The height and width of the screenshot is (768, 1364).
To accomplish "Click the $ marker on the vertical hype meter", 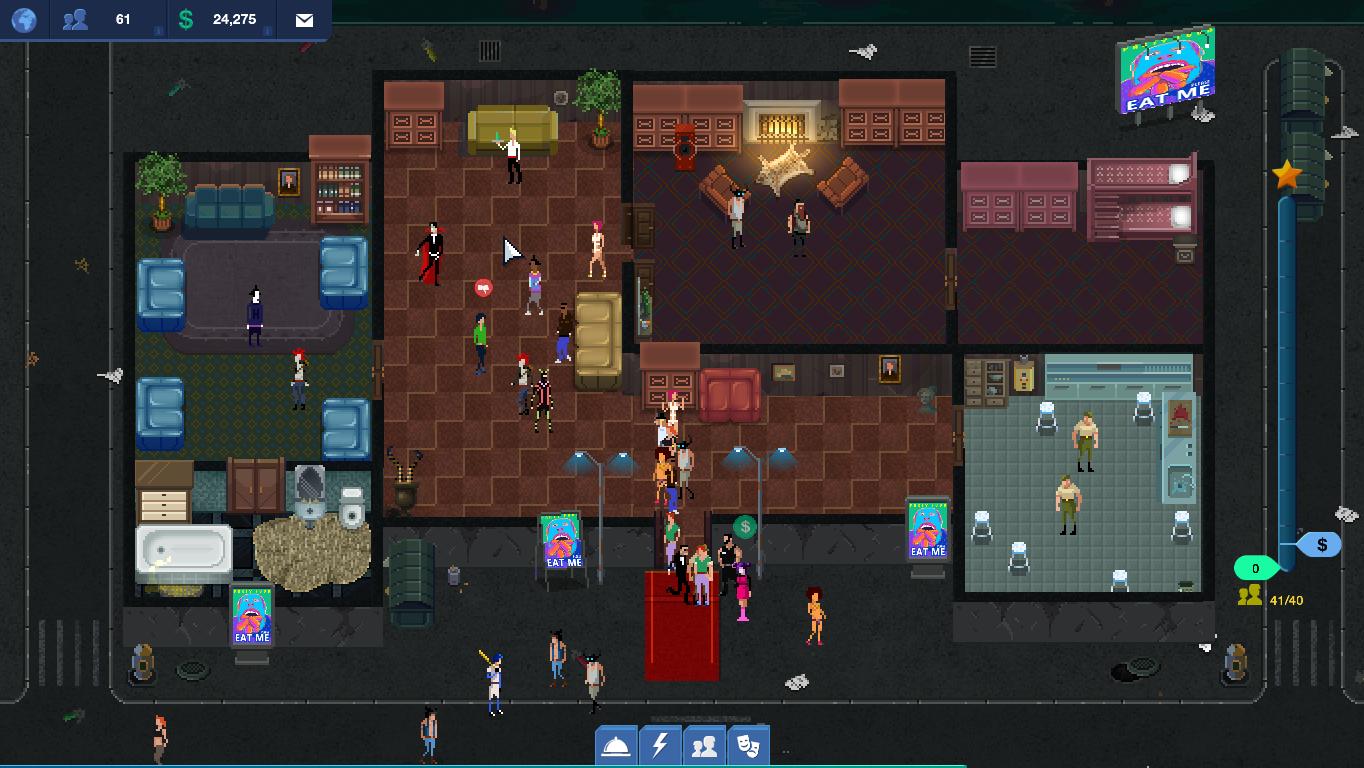I will pos(1322,544).
